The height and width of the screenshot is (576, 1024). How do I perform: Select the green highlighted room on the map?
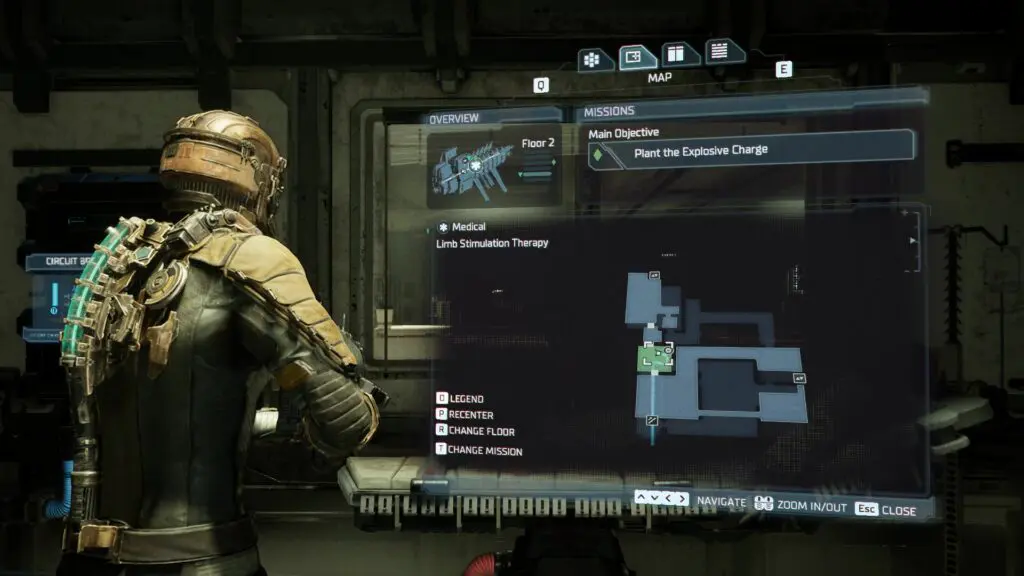coord(656,356)
